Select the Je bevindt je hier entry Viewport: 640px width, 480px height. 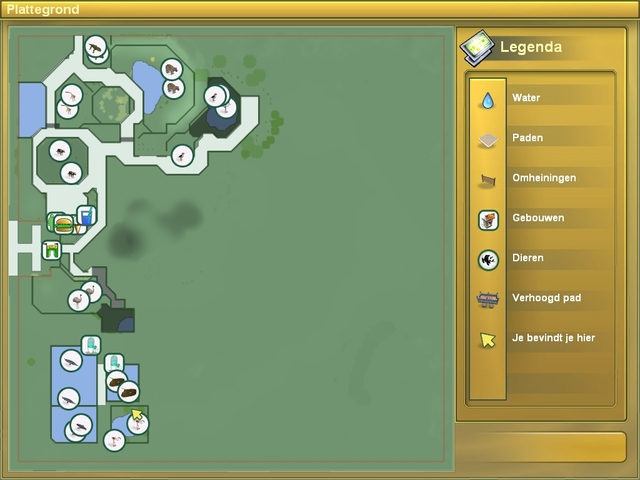point(488,340)
